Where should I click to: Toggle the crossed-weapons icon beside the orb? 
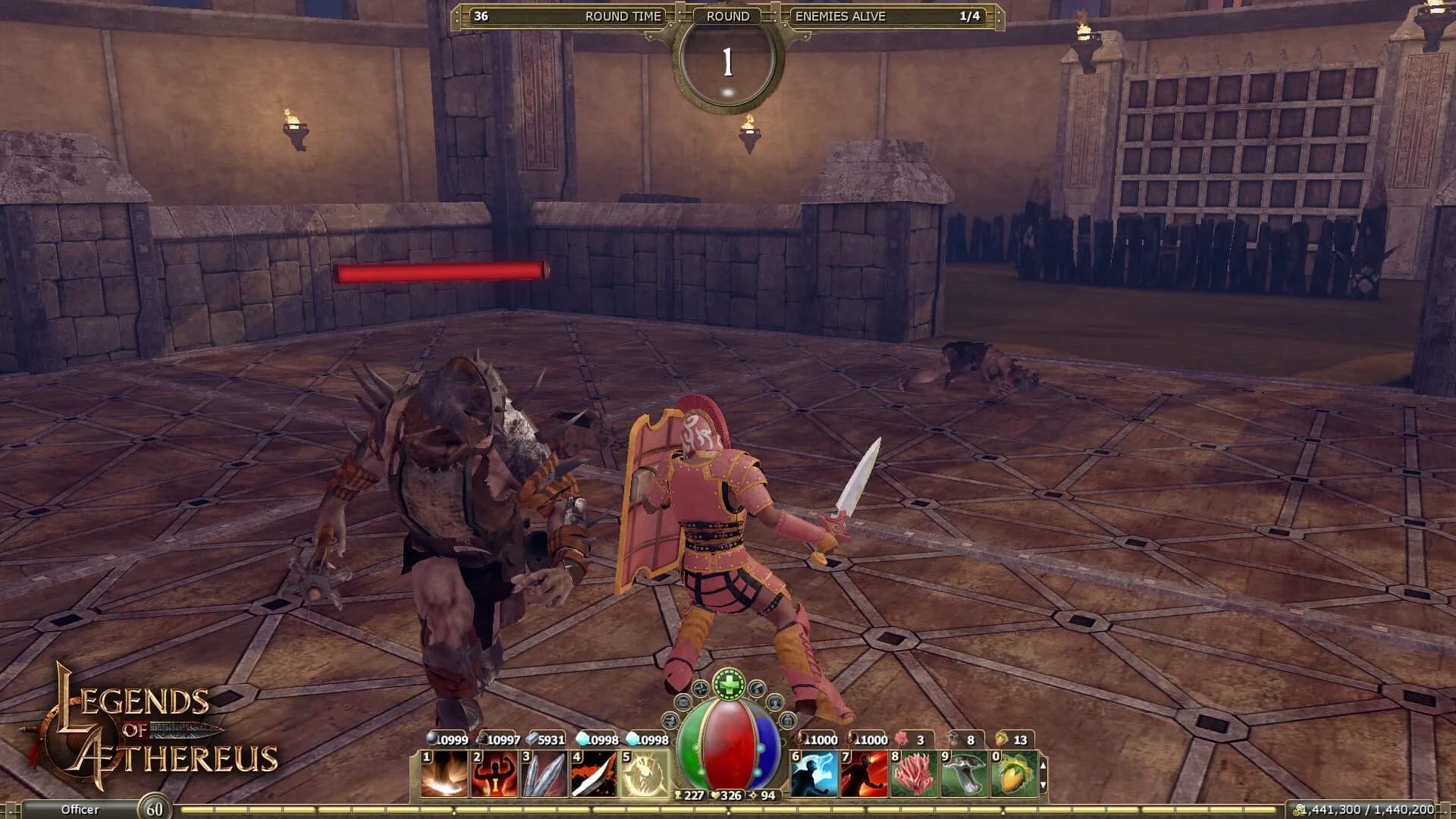(x=701, y=690)
